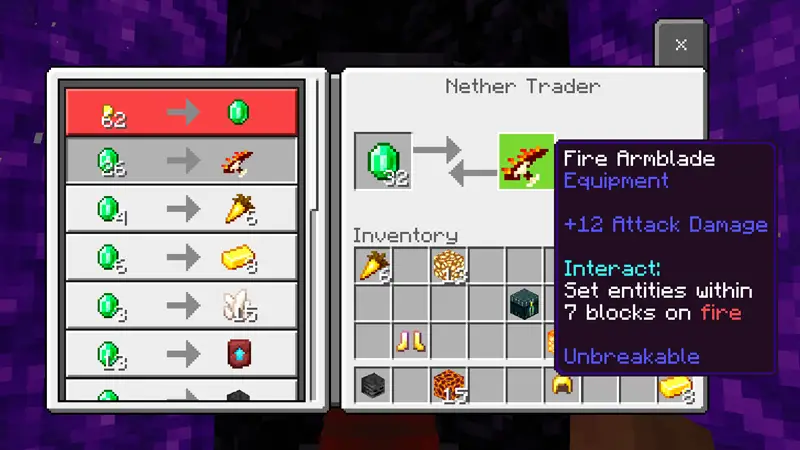Click the emerald payment input slot

coord(383,160)
